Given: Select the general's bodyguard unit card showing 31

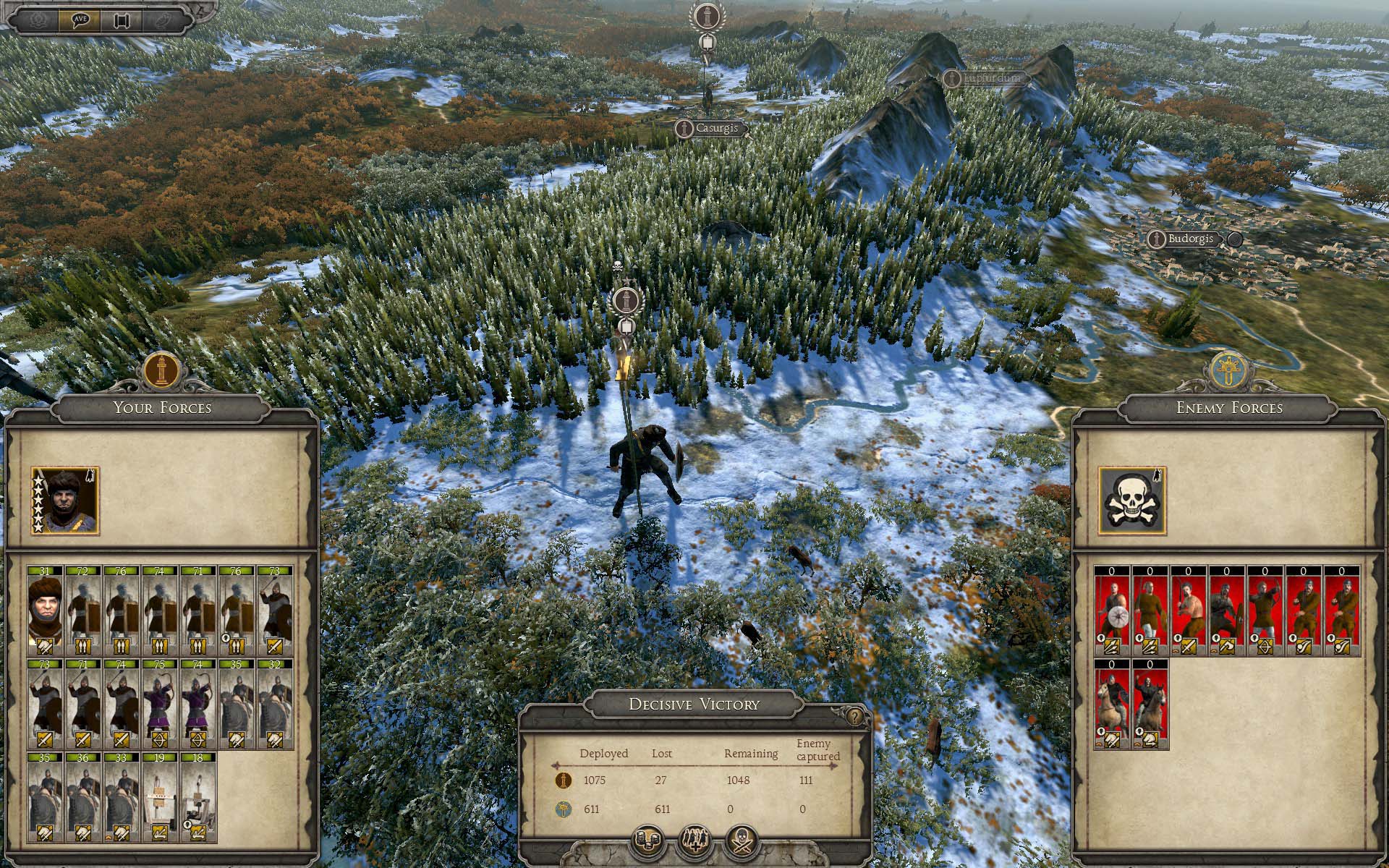Looking at the screenshot, I should tap(45, 611).
